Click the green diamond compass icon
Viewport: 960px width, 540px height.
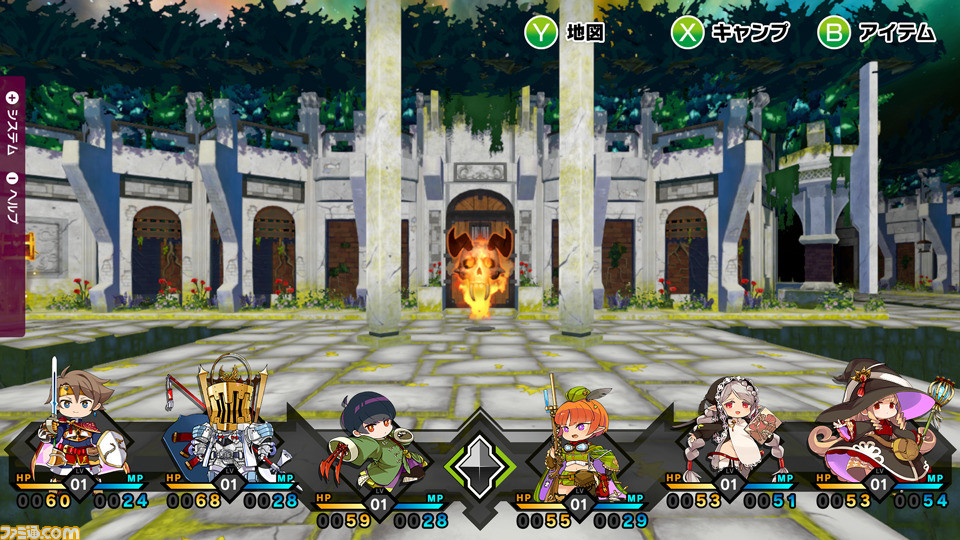click(x=479, y=466)
